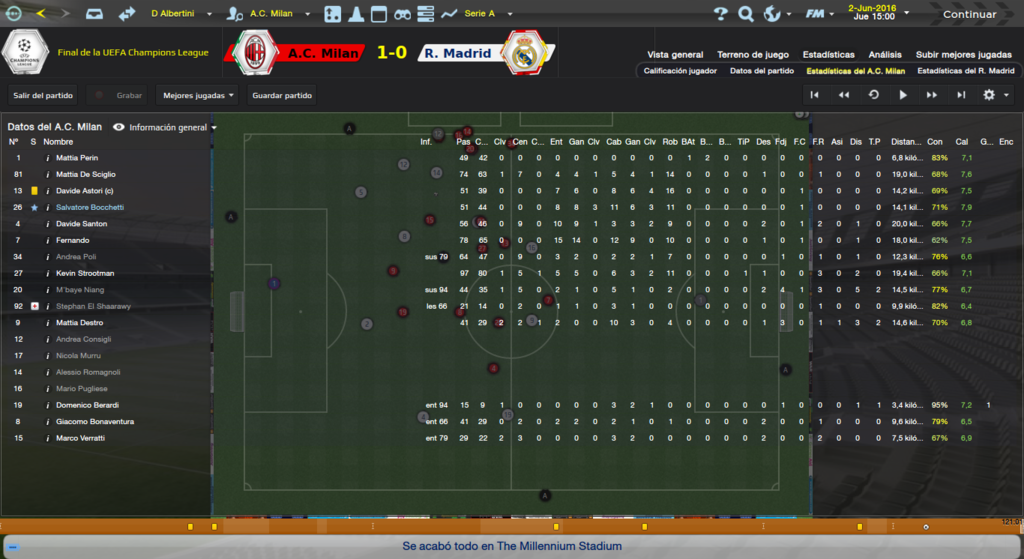The image size is (1024, 559).
Task: Open the FM menu dropdown
Action: point(821,14)
